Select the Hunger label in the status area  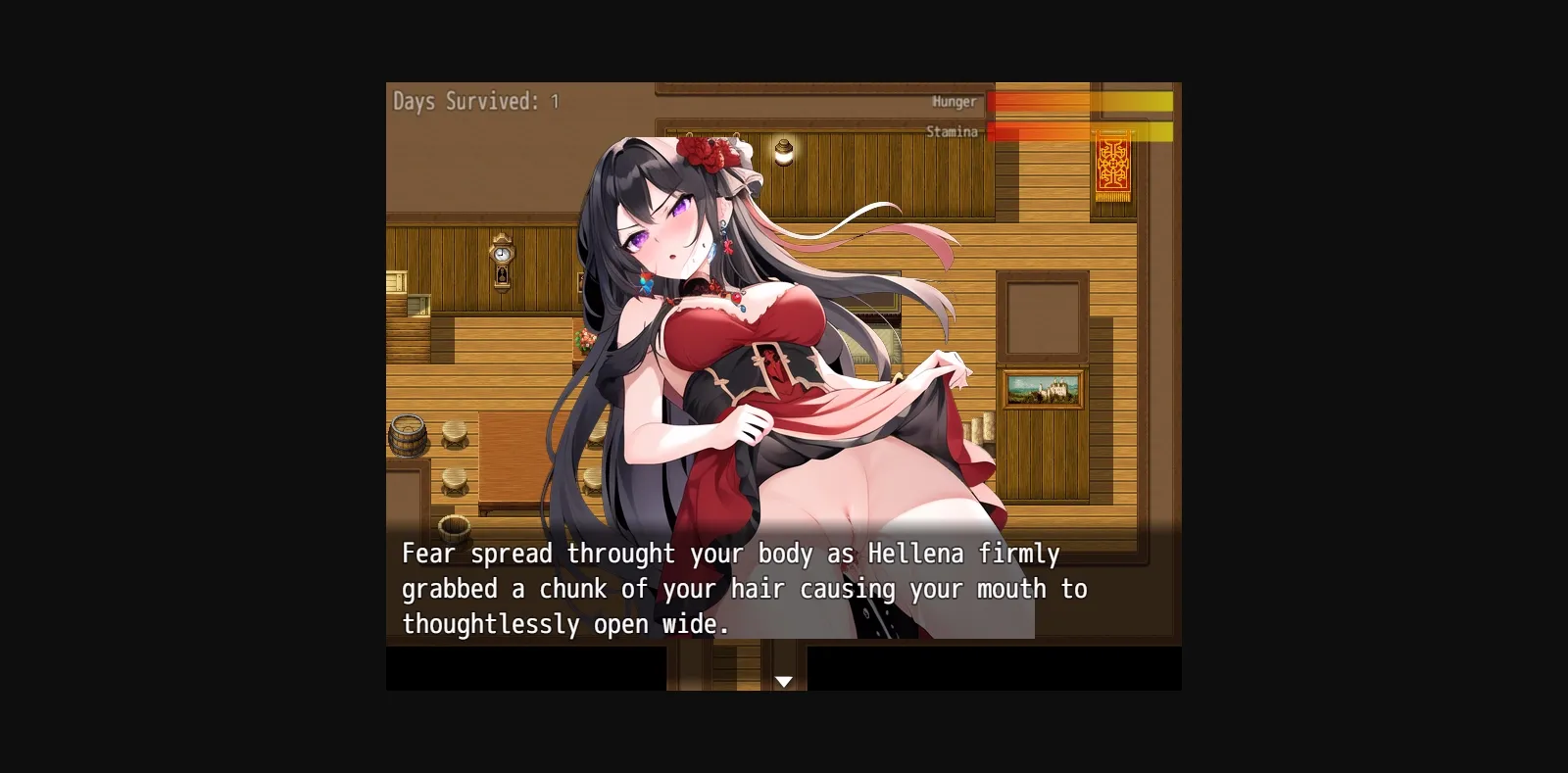tap(954, 101)
